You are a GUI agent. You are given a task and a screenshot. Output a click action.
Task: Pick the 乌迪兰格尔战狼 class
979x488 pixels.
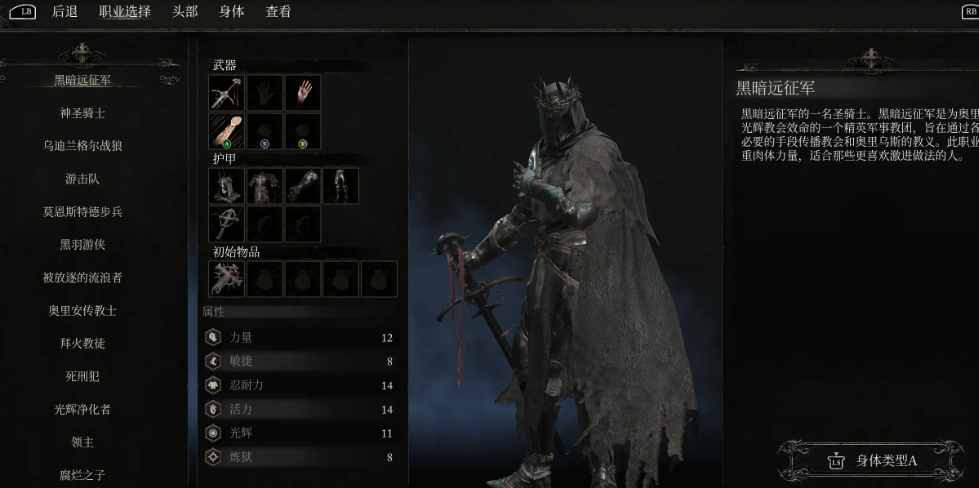pyautogui.click(x=83, y=146)
